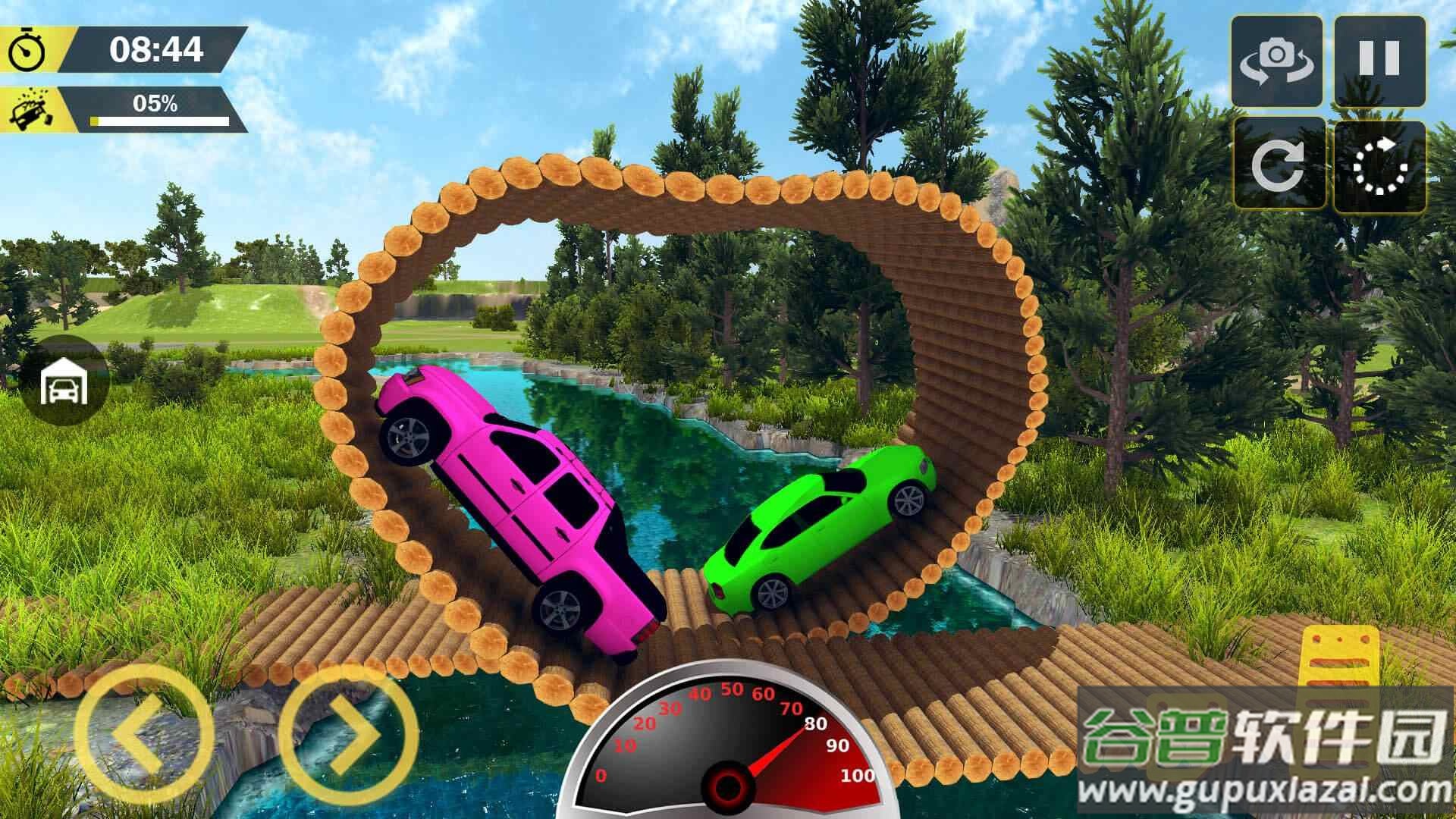Hit the yellow pedal
Screen dimensions: 1456x819
1338,658
